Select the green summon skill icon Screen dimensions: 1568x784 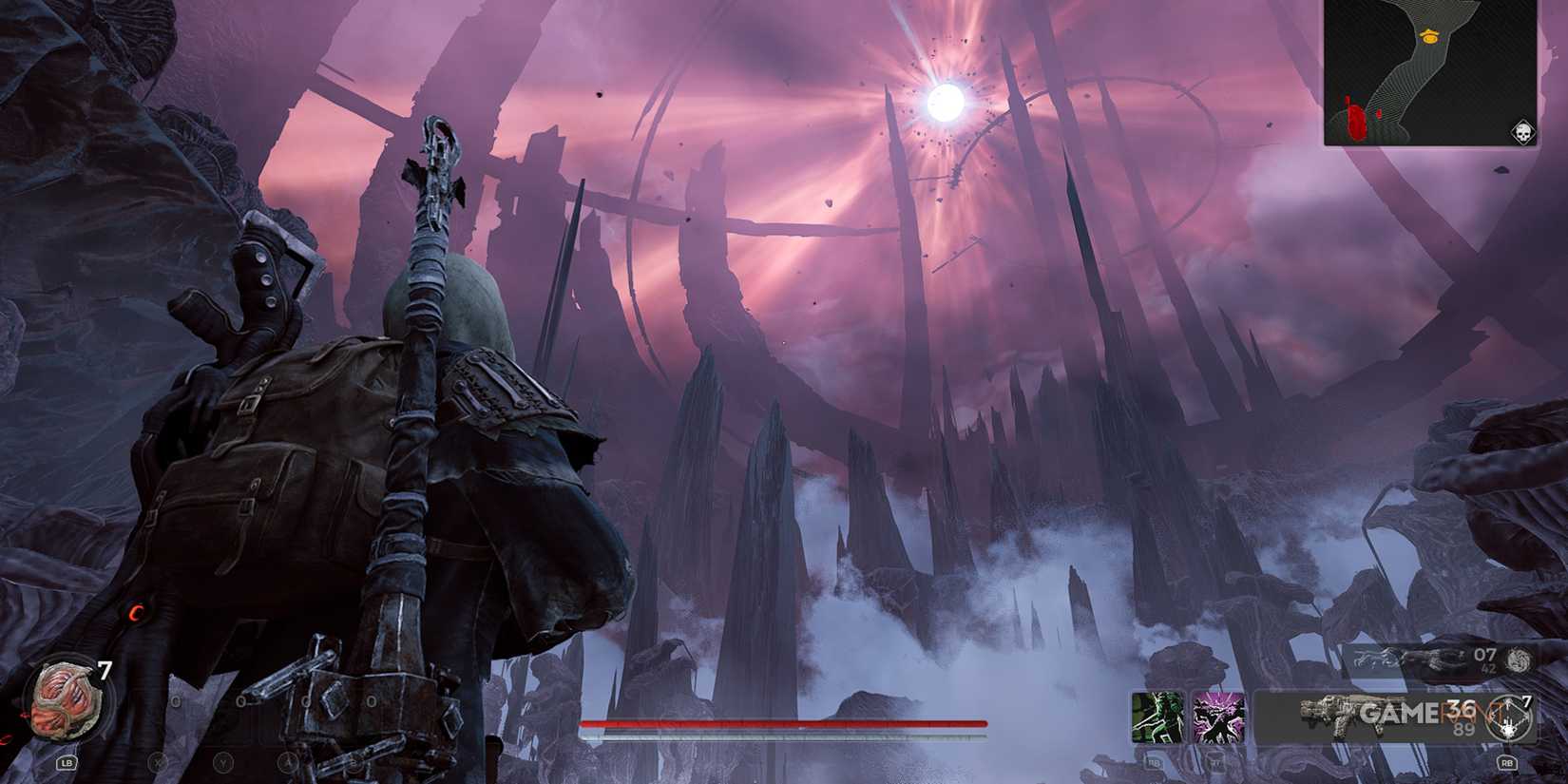point(1157,717)
